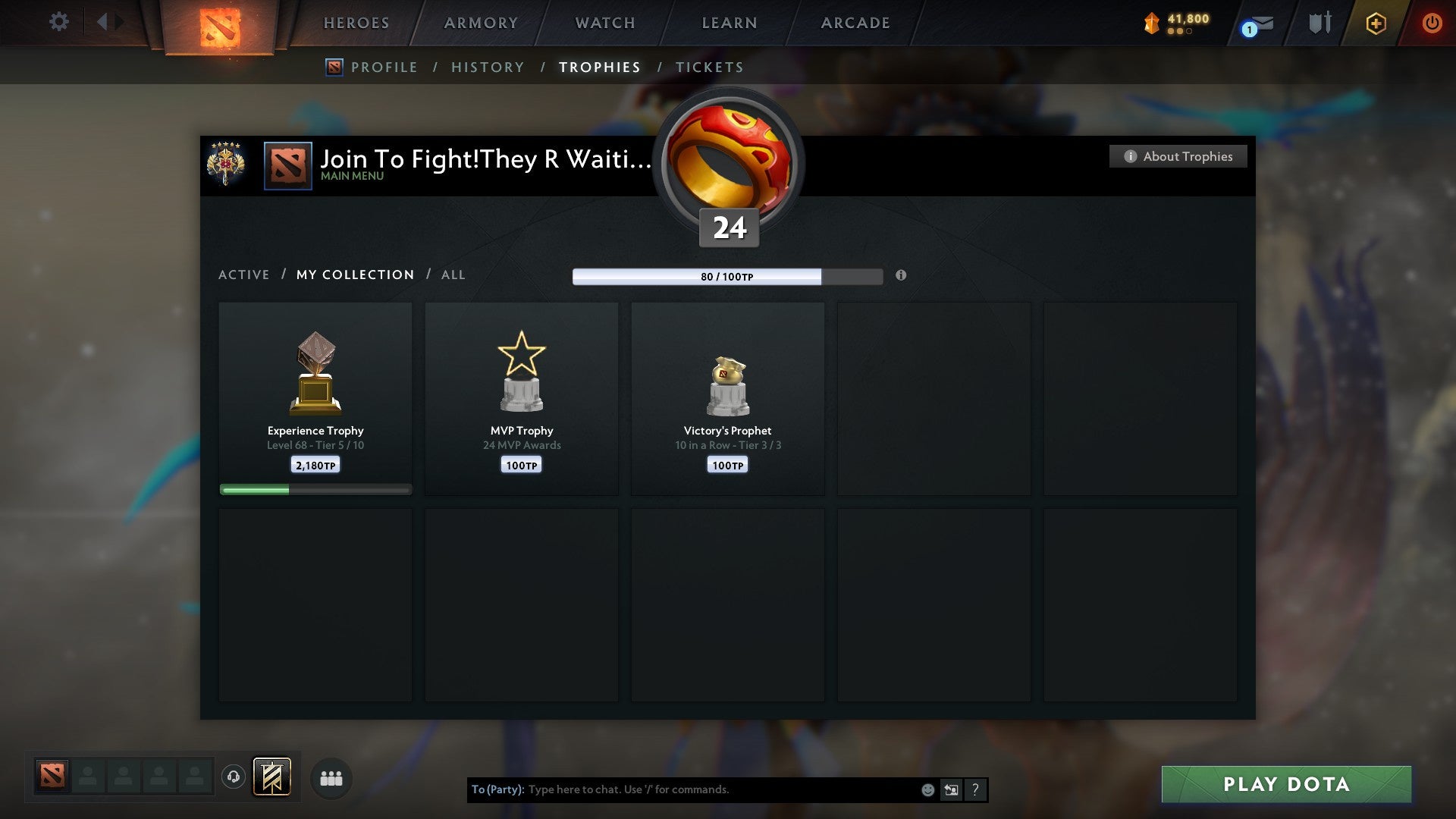The image size is (1456, 819).
Task: Click the PLAY DOTA button
Action: pos(1285,784)
